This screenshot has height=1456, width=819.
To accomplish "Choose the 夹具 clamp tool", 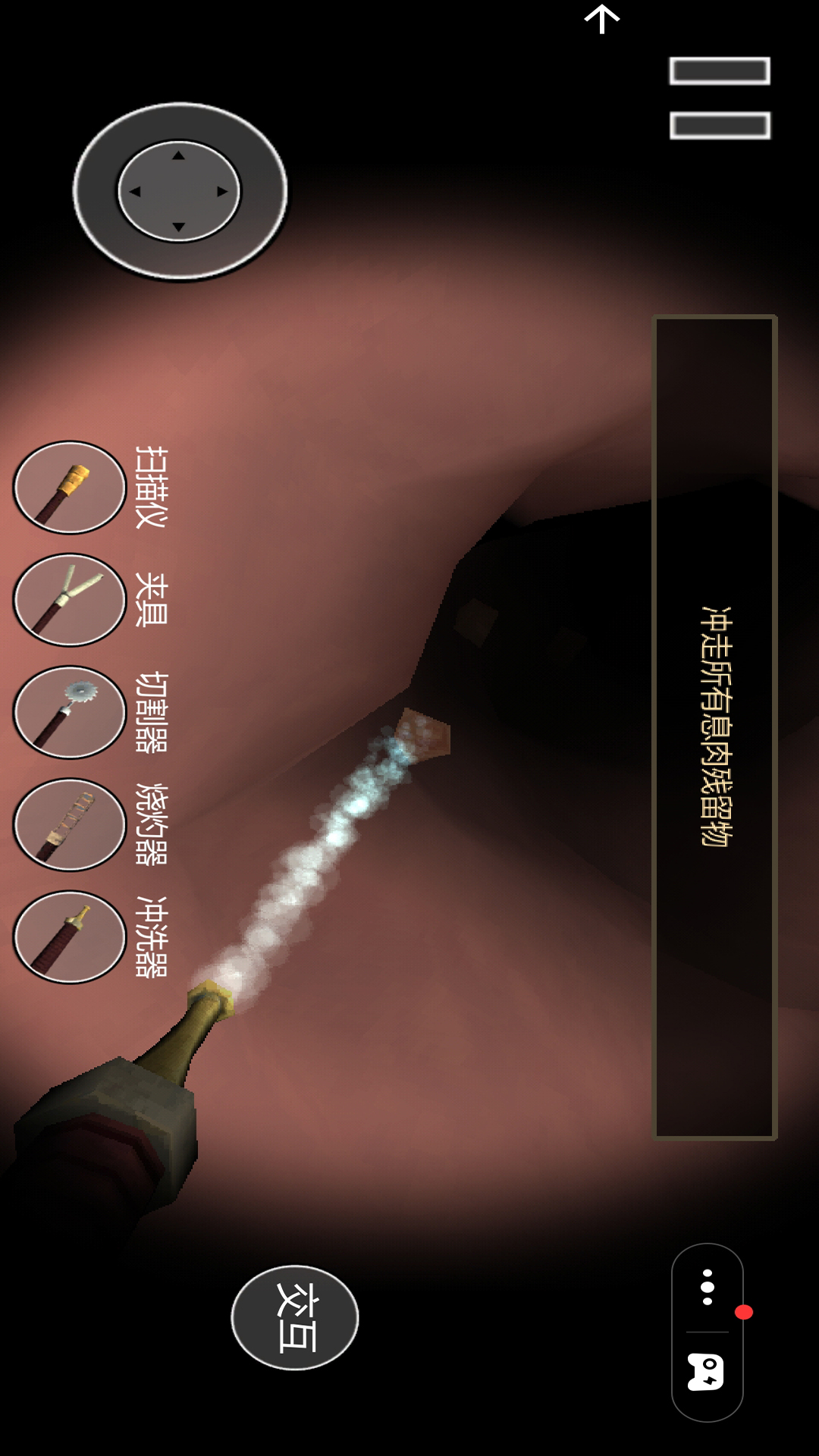I will click(x=70, y=600).
